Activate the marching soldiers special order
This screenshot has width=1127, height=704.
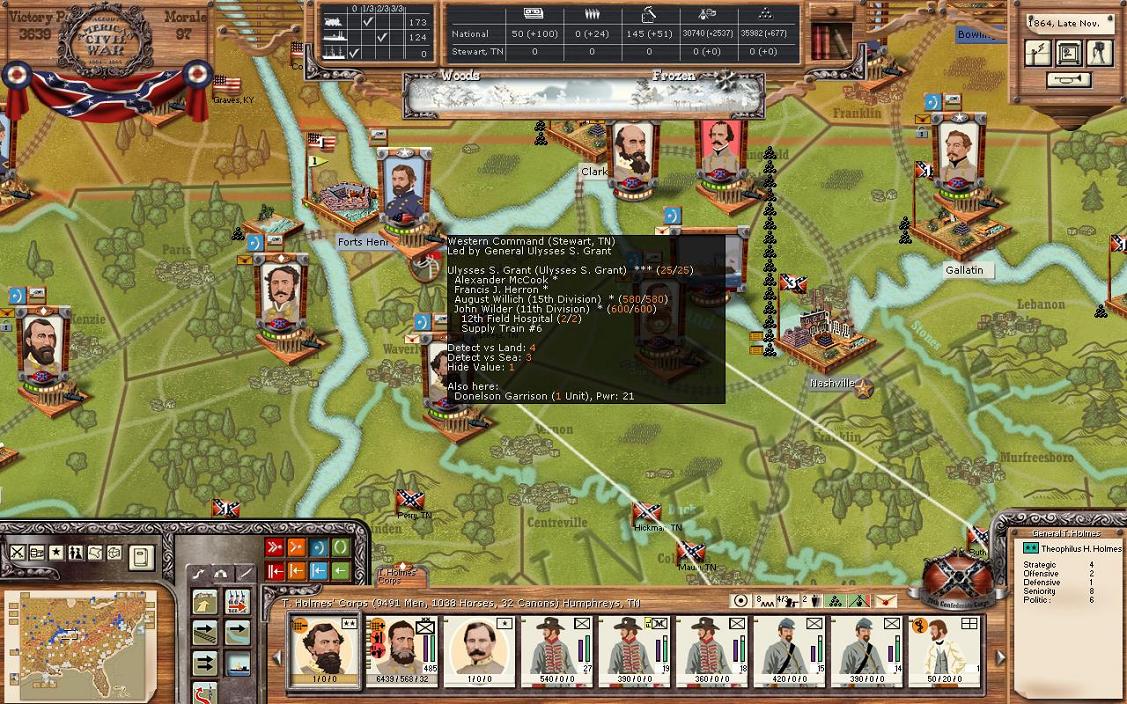coord(237,601)
